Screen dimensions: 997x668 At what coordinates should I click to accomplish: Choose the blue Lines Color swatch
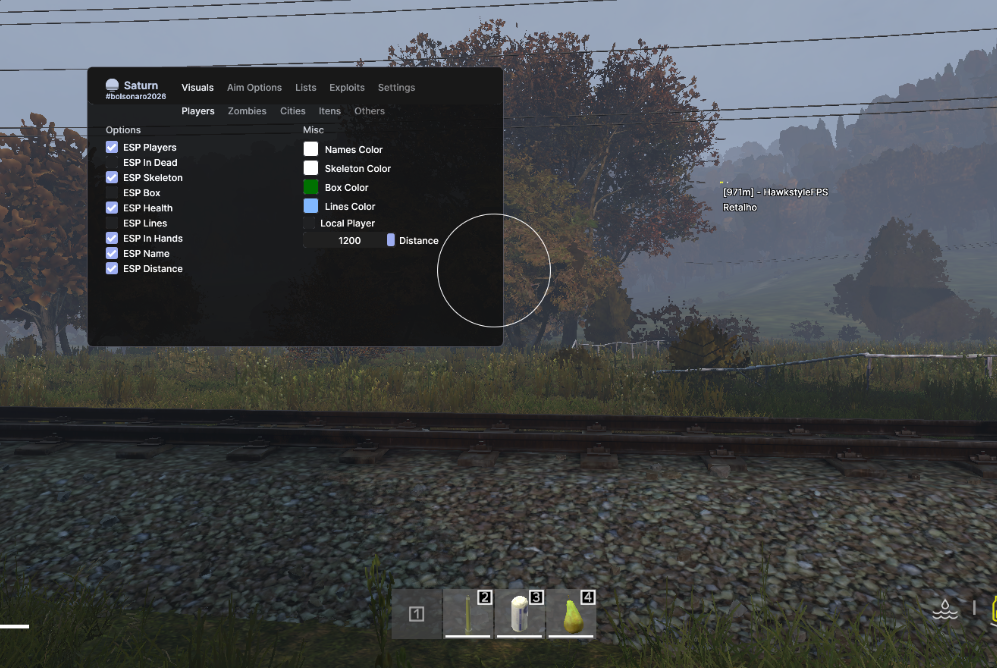point(311,206)
